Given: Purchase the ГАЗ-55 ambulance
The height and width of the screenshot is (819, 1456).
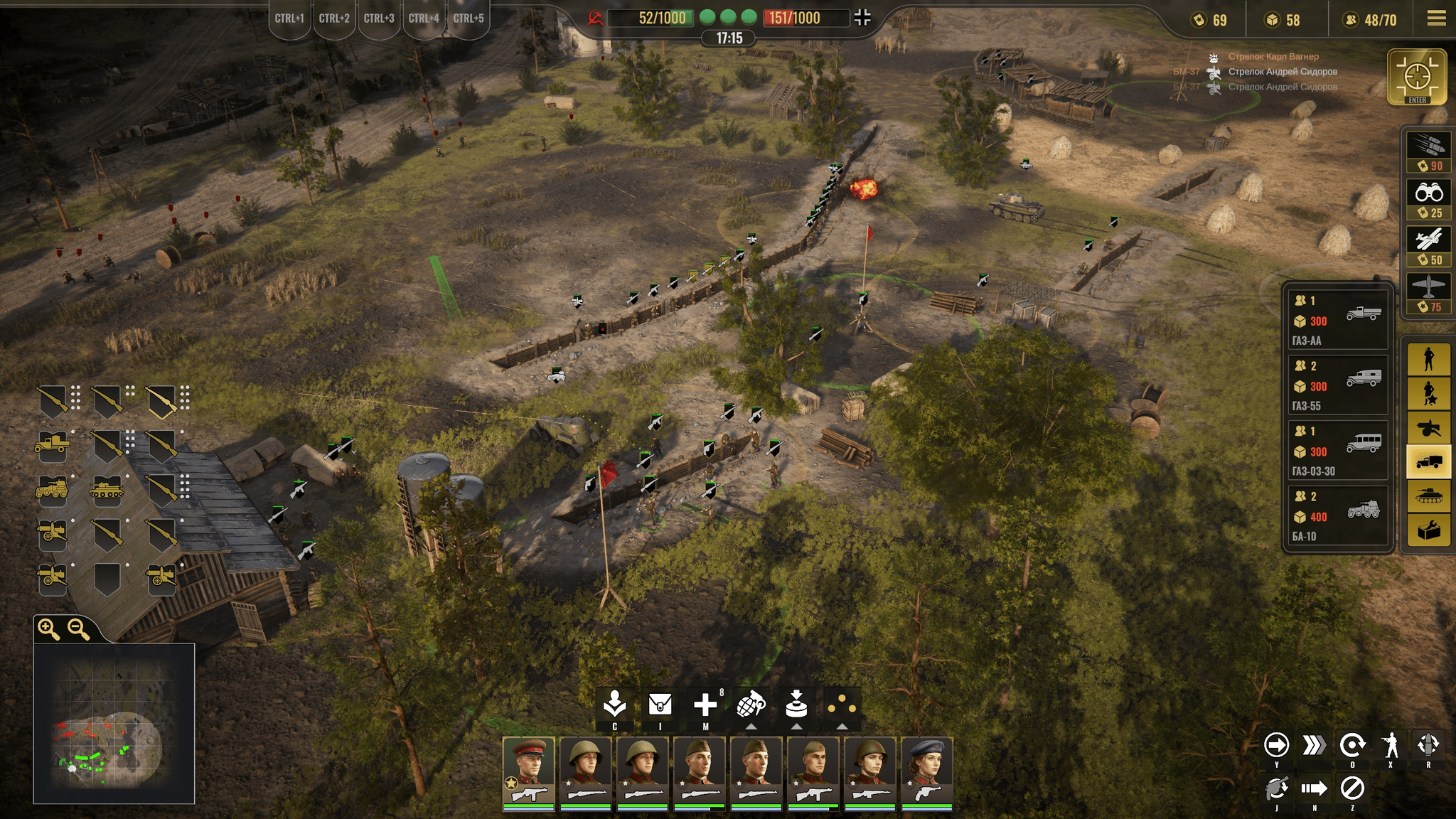Looking at the screenshot, I should 1337,385.
